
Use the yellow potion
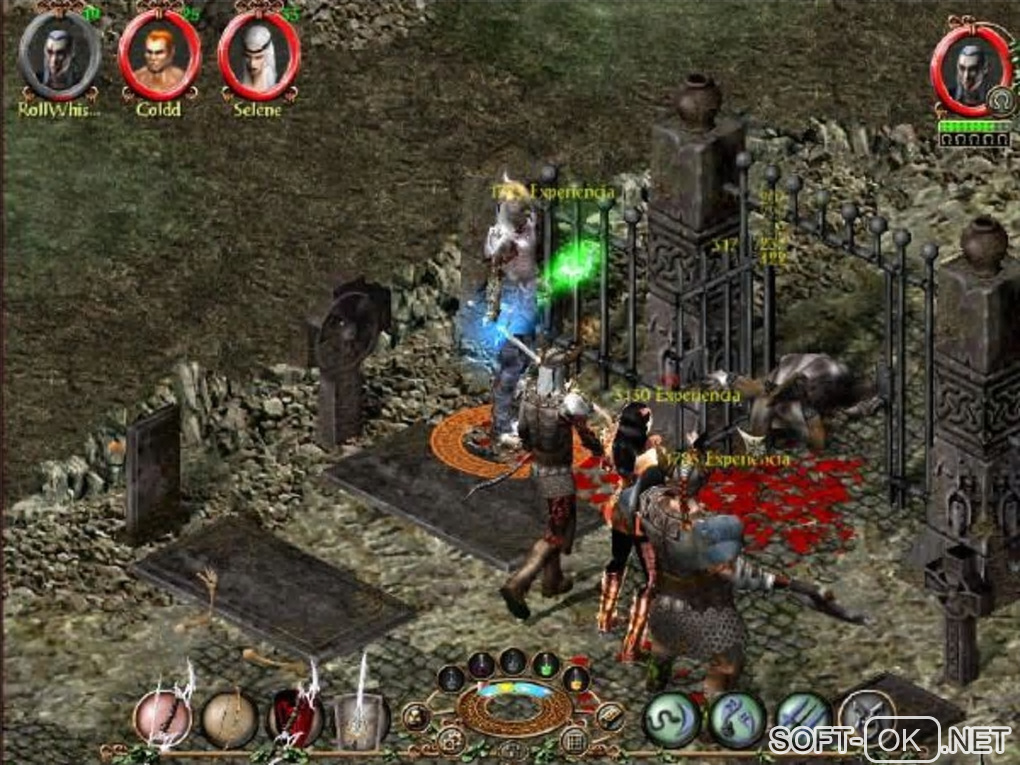point(575,678)
